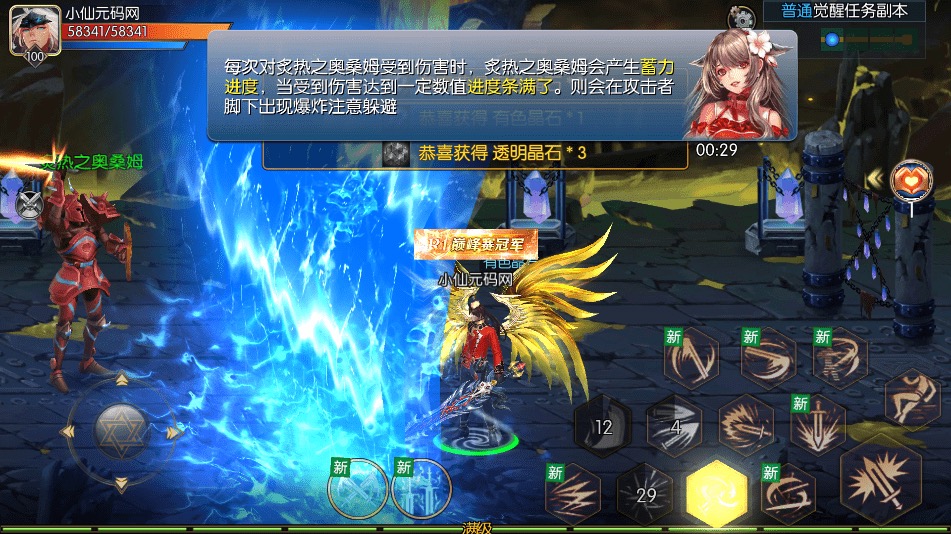Select the skill showing cooldown 12
The width and height of the screenshot is (951, 534).
click(602, 427)
